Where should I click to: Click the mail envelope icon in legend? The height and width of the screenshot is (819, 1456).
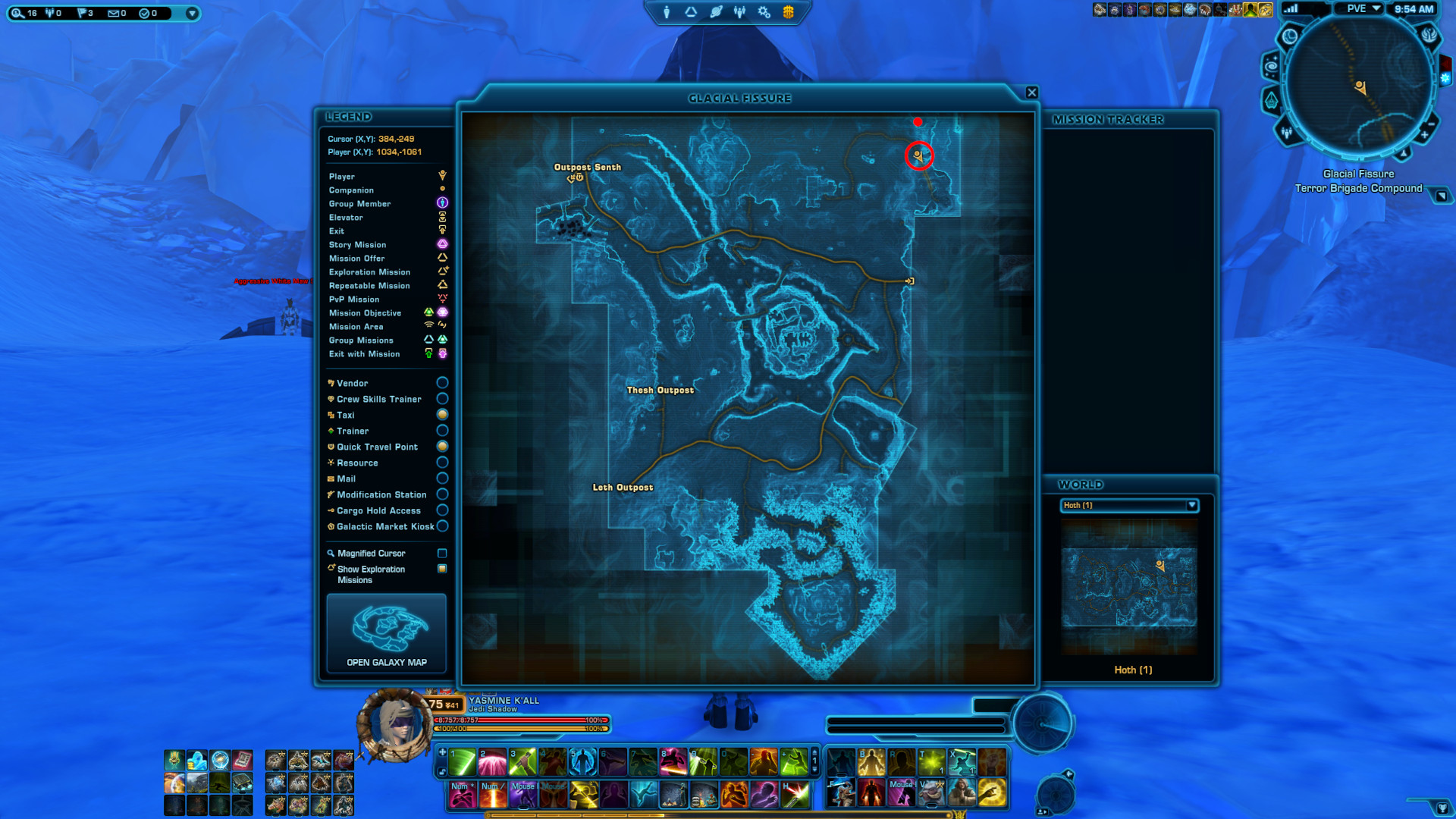tap(330, 479)
